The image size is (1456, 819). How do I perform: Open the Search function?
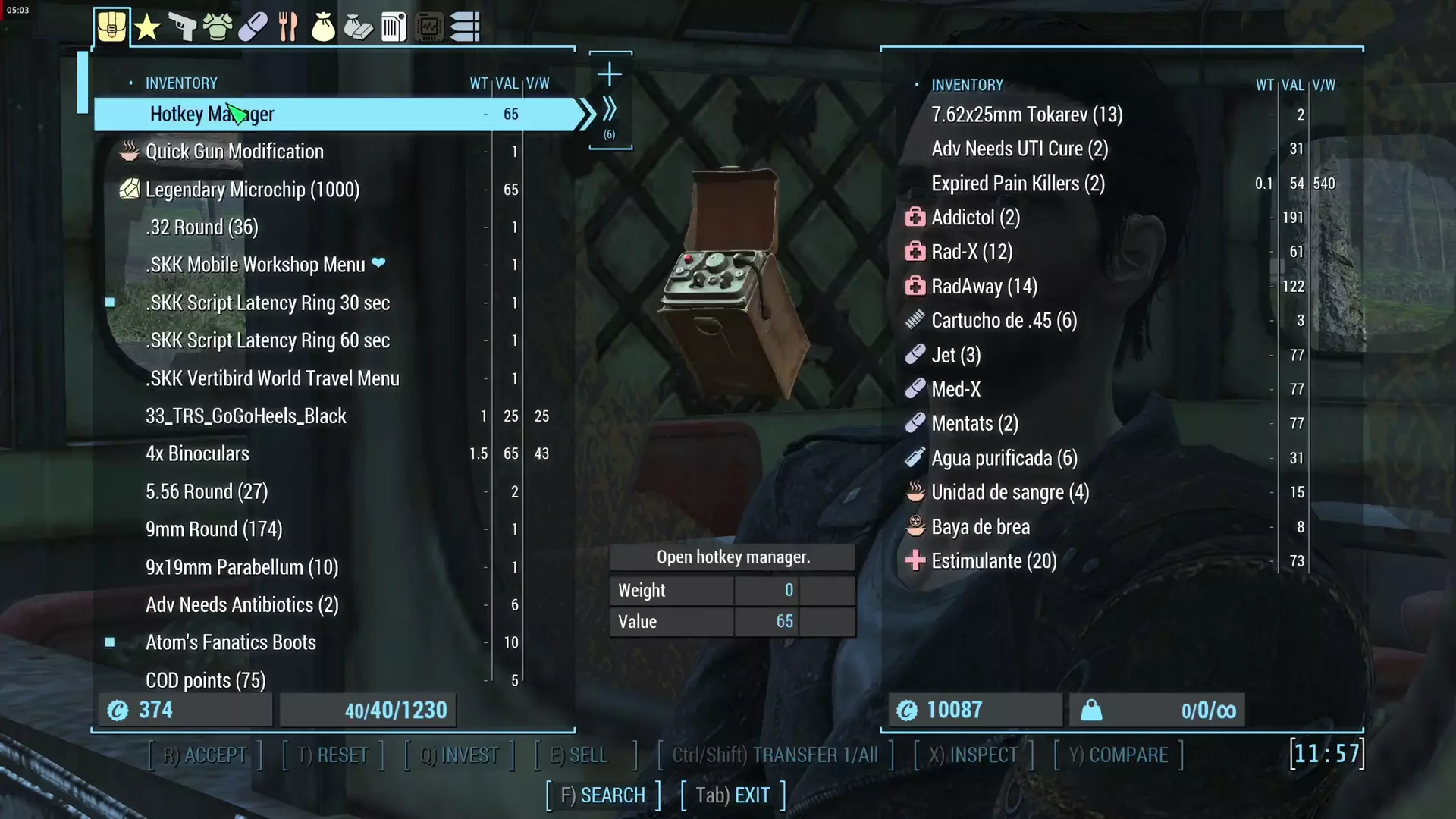(603, 795)
